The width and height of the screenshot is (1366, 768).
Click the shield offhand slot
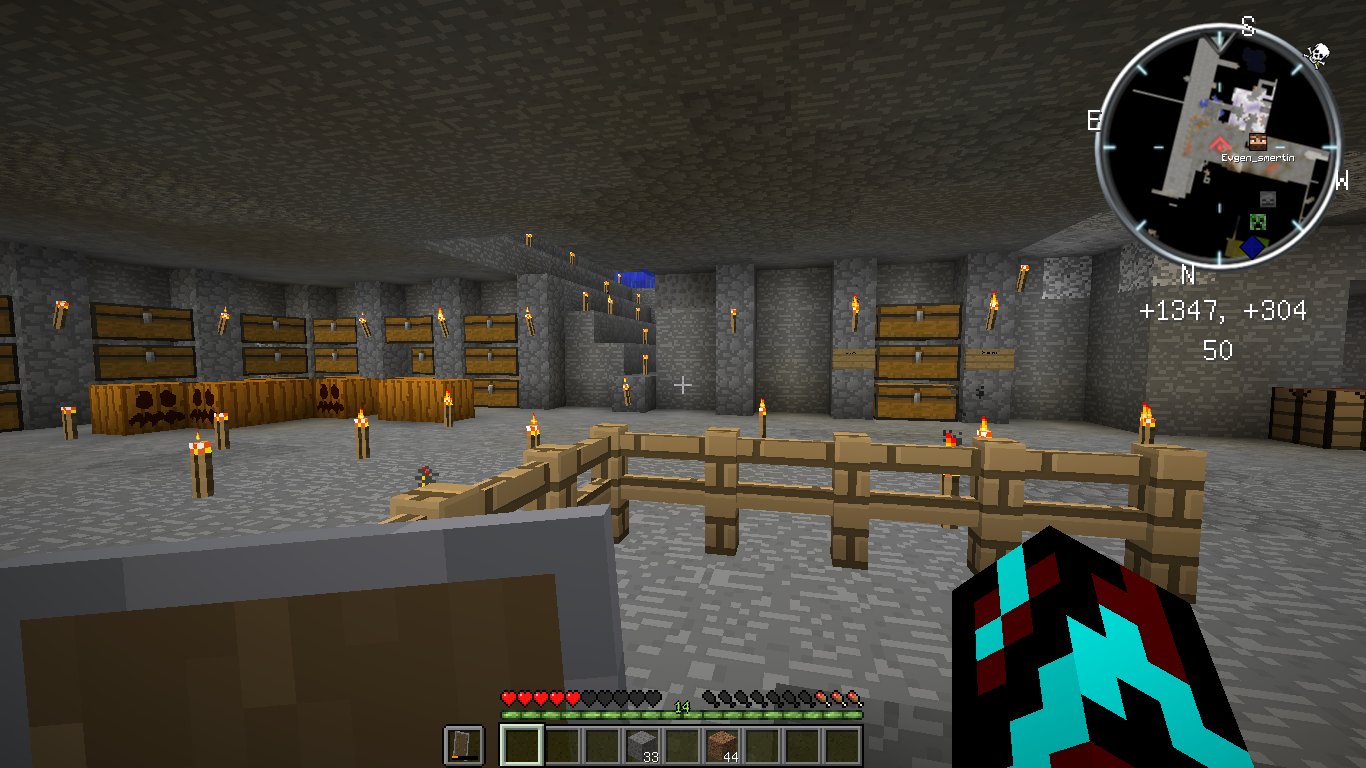click(463, 746)
